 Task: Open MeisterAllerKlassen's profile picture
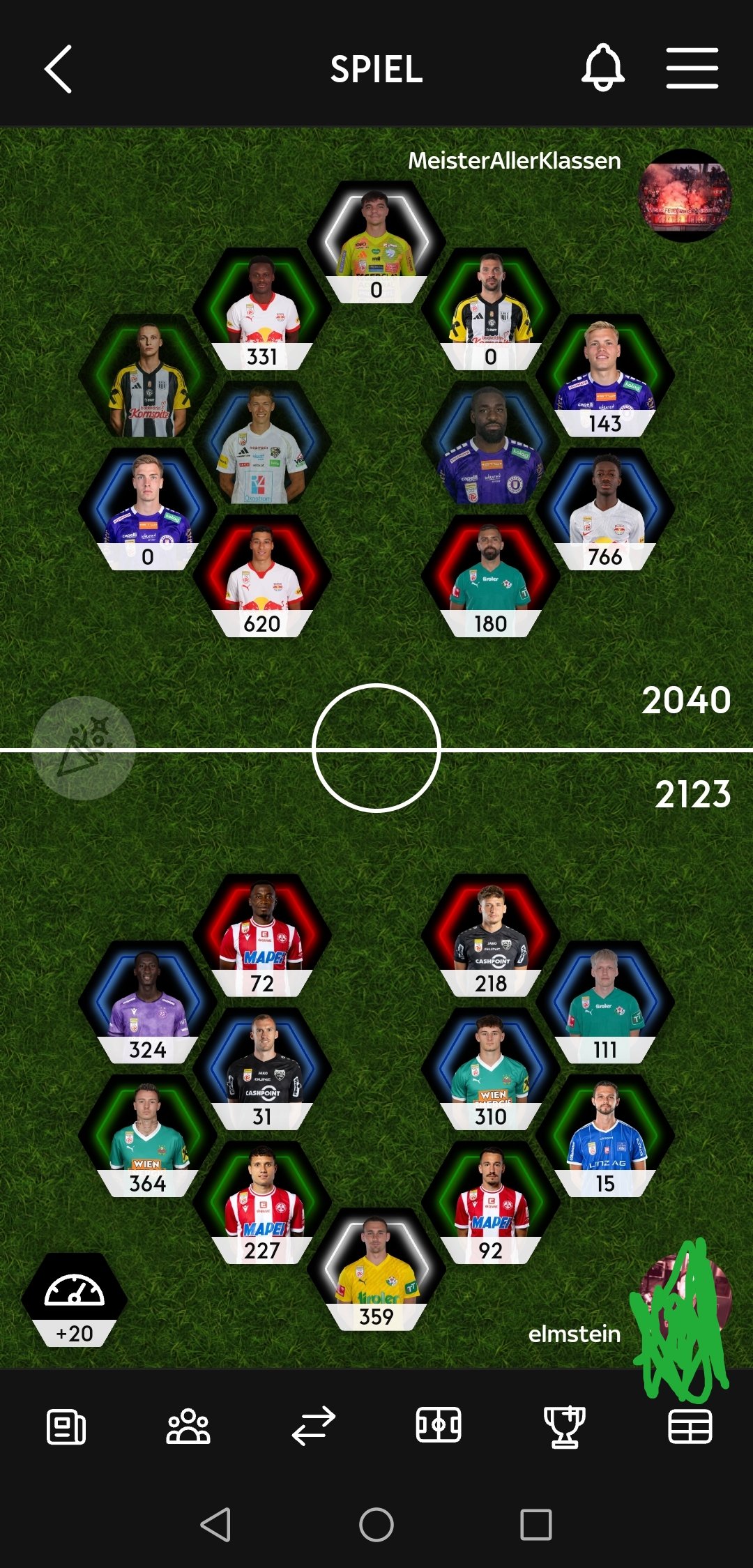(685, 195)
